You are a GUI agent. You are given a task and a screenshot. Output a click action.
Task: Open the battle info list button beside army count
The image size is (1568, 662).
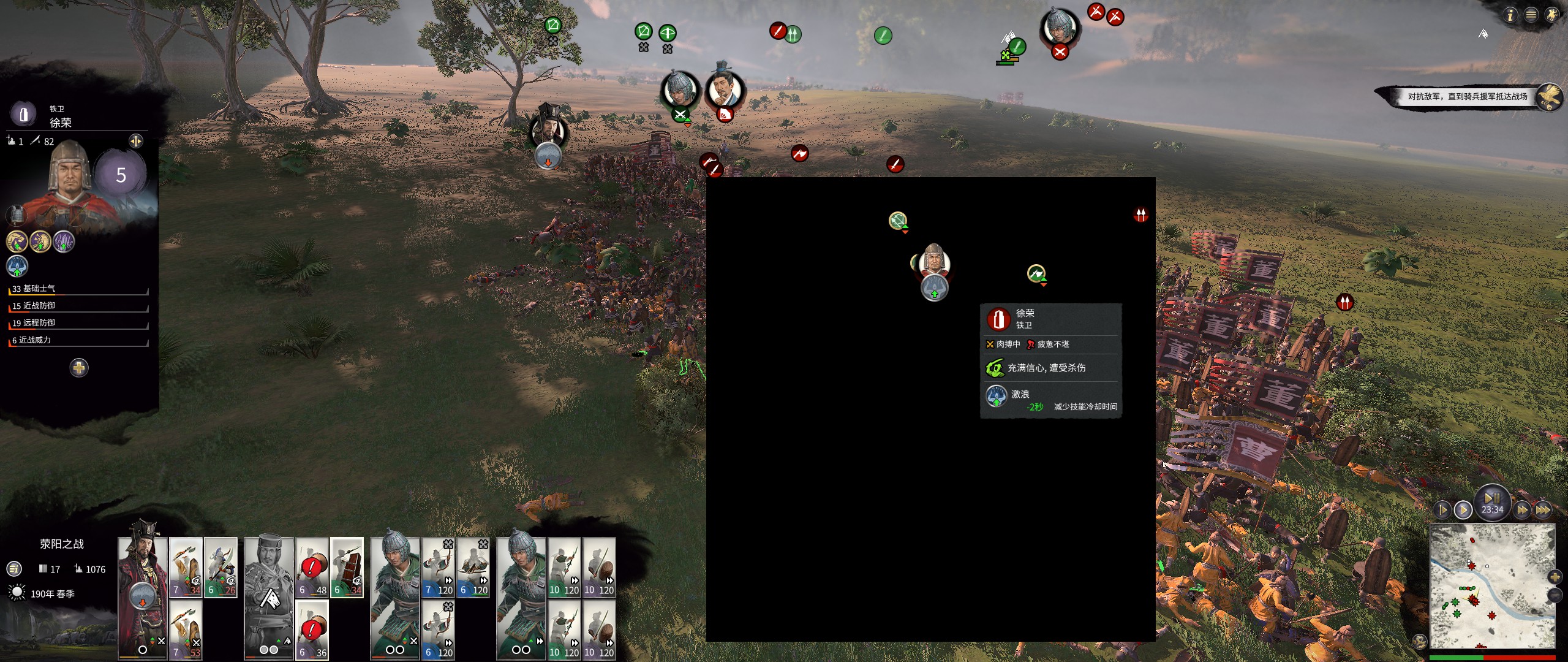13,569
